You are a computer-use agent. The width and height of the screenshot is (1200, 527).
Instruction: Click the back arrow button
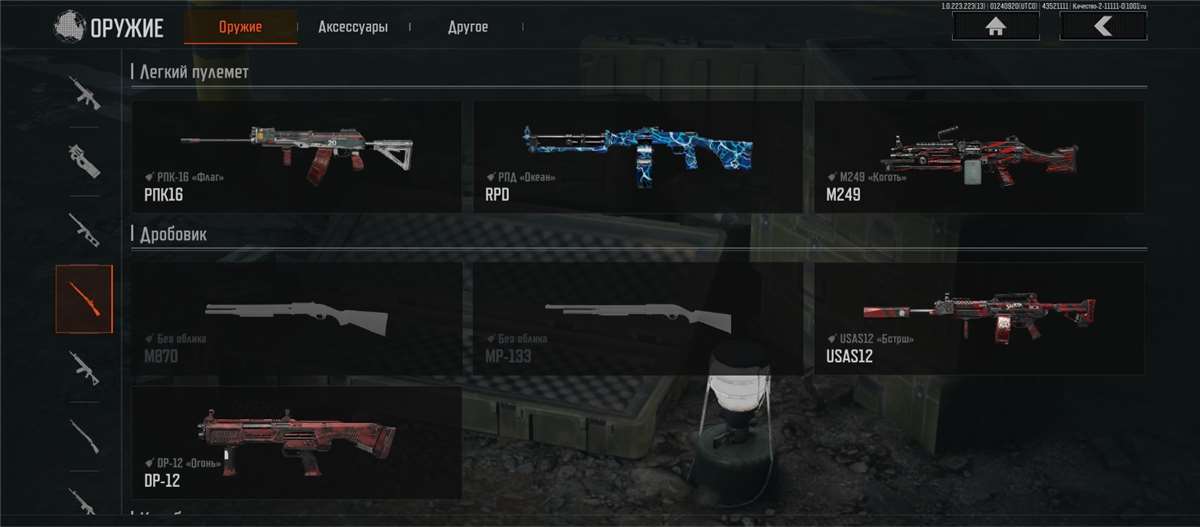pyautogui.click(x=1103, y=27)
